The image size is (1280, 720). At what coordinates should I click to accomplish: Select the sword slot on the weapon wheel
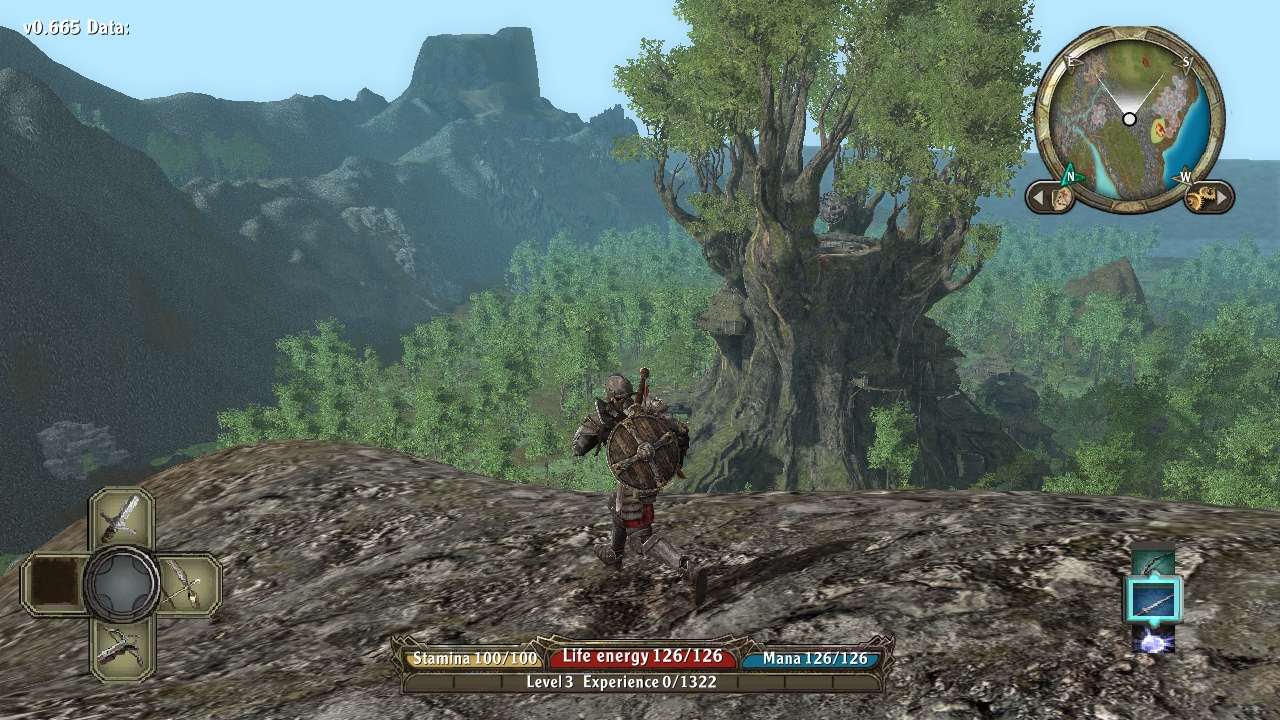(x=121, y=519)
